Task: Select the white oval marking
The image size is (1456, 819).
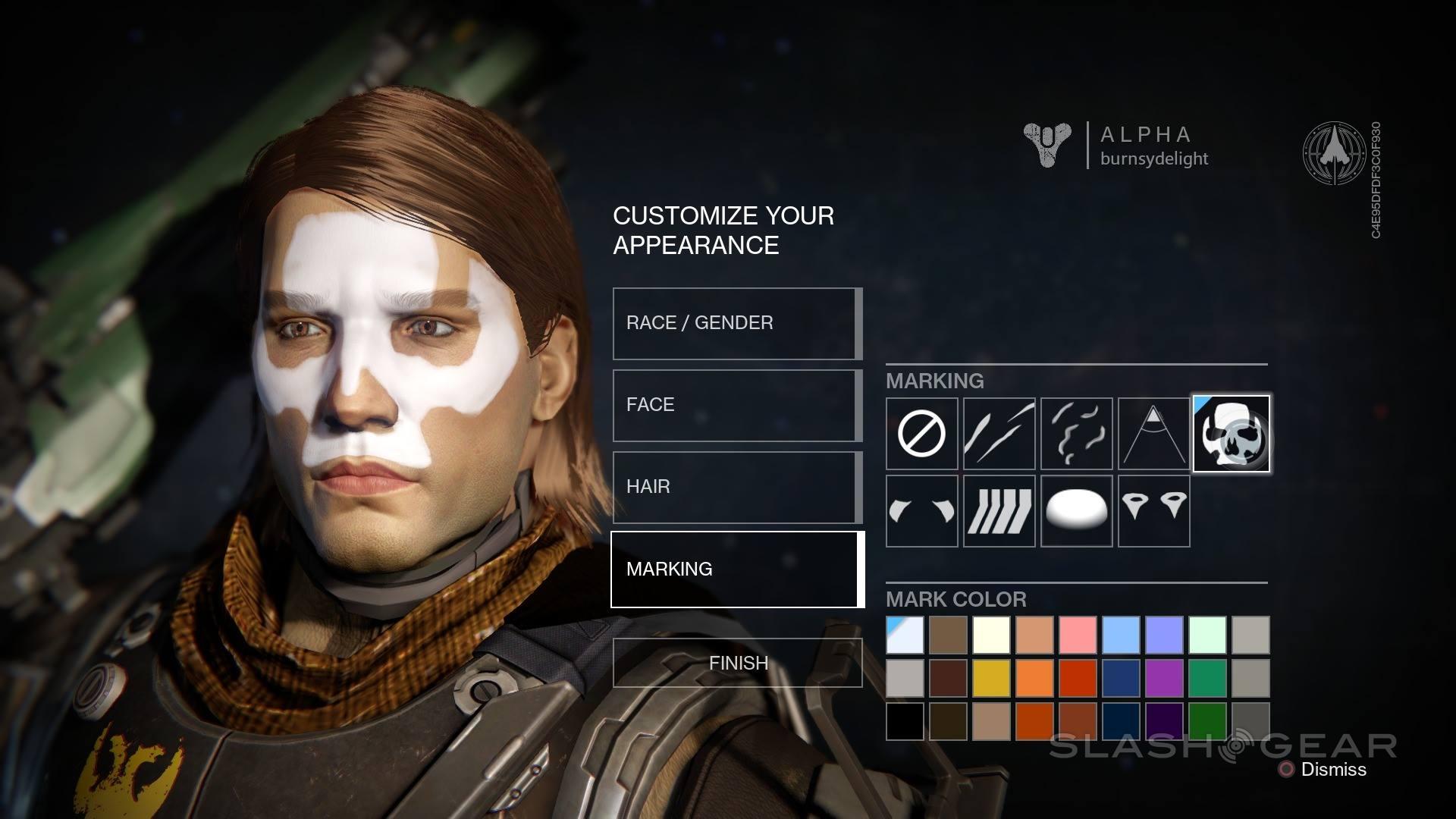Action: [1076, 511]
